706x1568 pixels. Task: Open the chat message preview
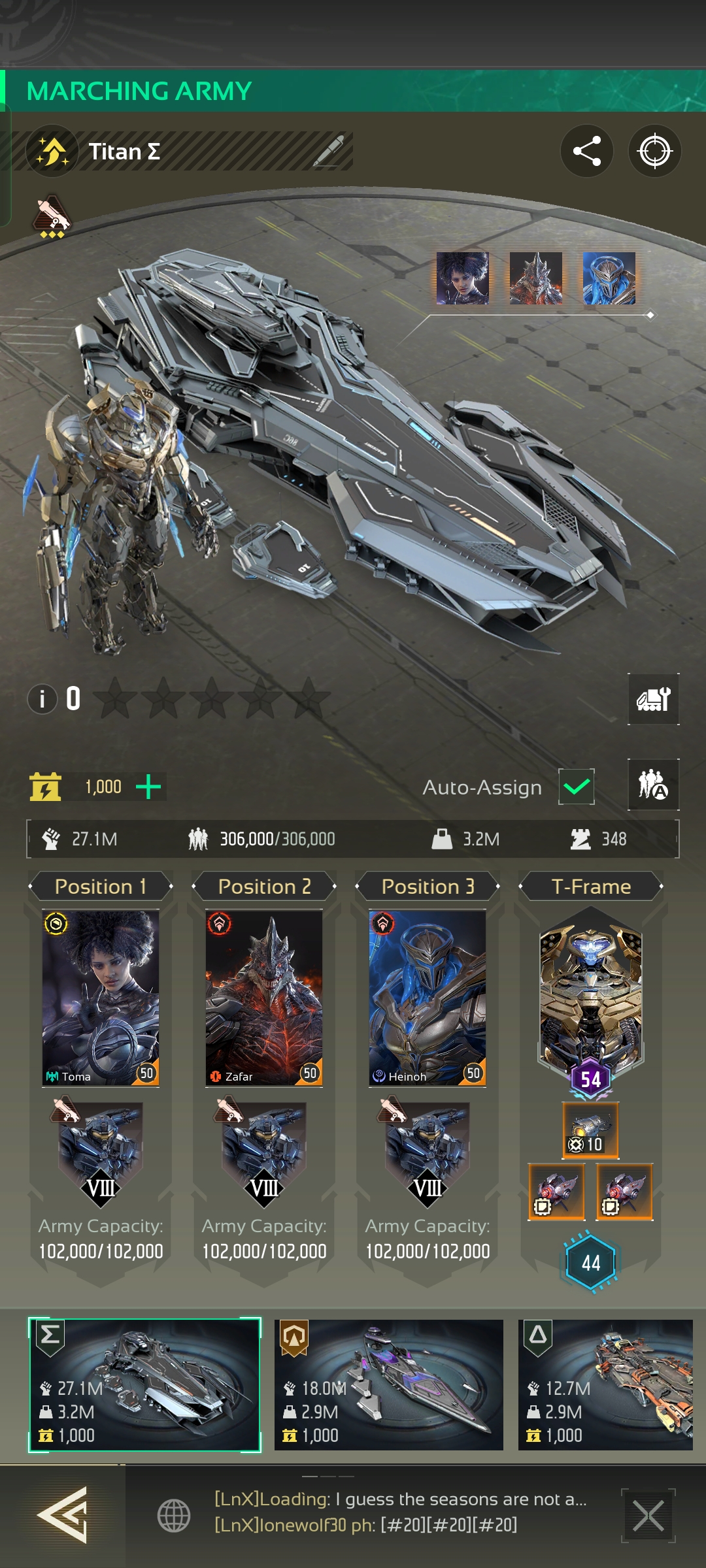click(x=400, y=1512)
